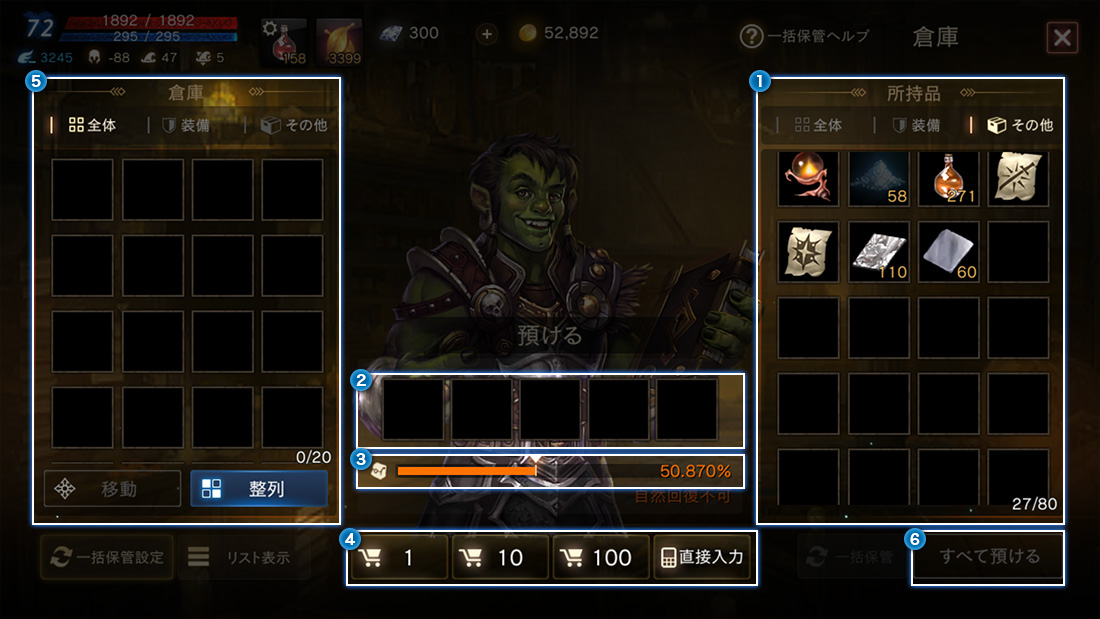Select the red orb item in inventory
The image size is (1100, 619).
[808, 177]
